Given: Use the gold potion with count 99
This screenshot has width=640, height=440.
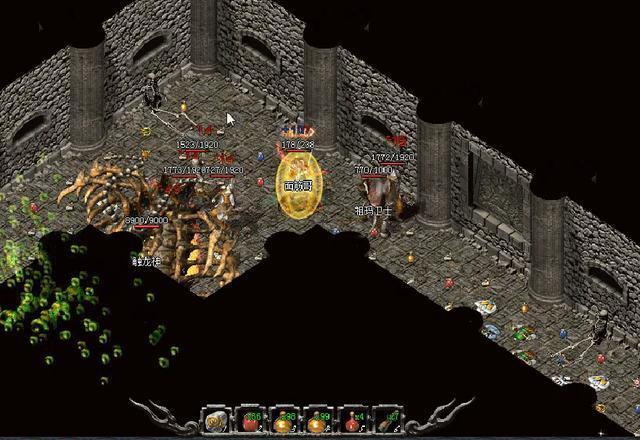Looking at the screenshot, I should tap(319, 421).
